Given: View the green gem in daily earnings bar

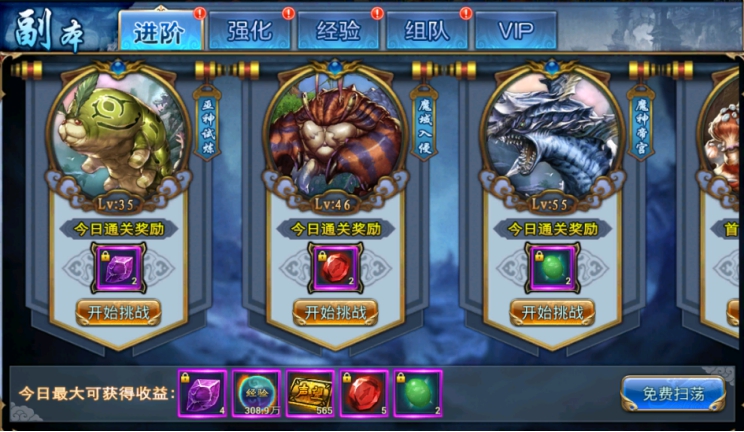Looking at the screenshot, I should click(x=418, y=393).
